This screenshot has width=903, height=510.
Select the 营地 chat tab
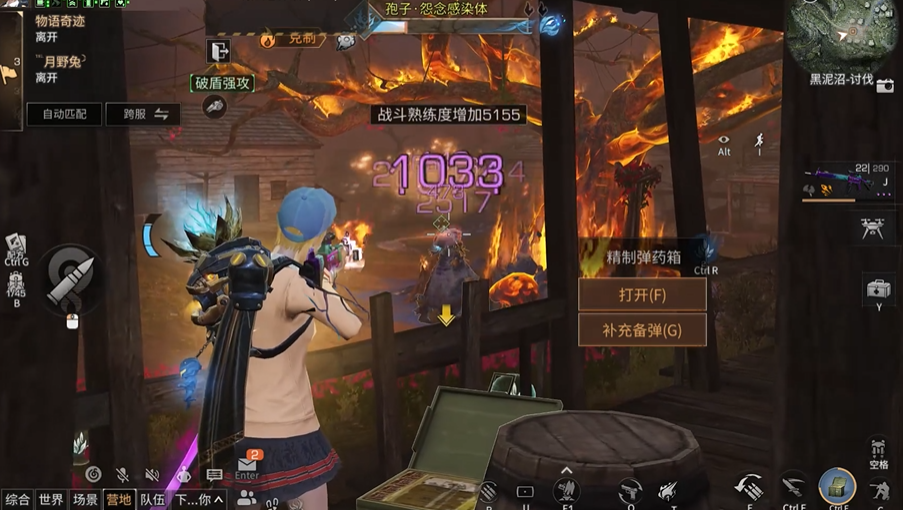[118, 499]
